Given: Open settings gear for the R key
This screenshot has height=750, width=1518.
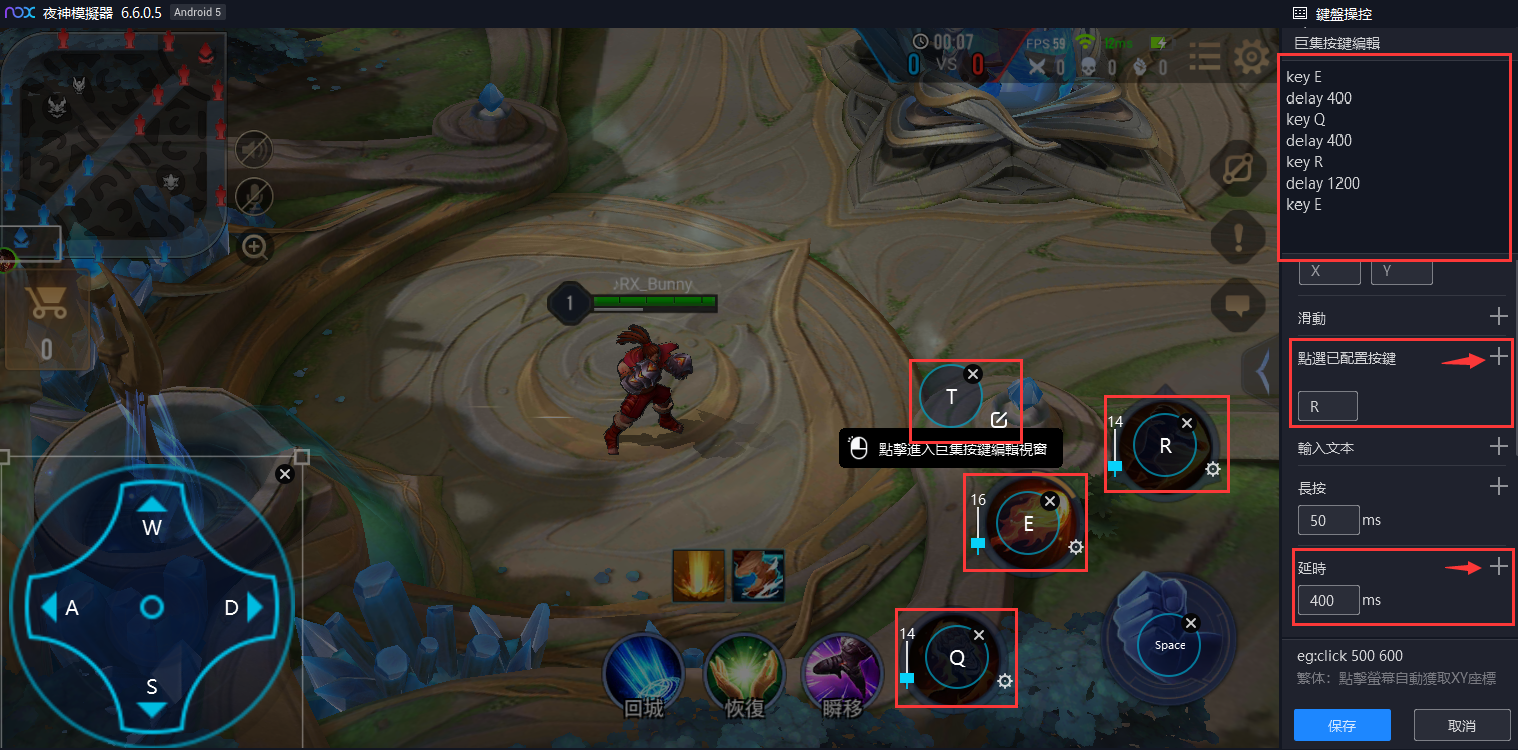Looking at the screenshot, I should 1213,469.
